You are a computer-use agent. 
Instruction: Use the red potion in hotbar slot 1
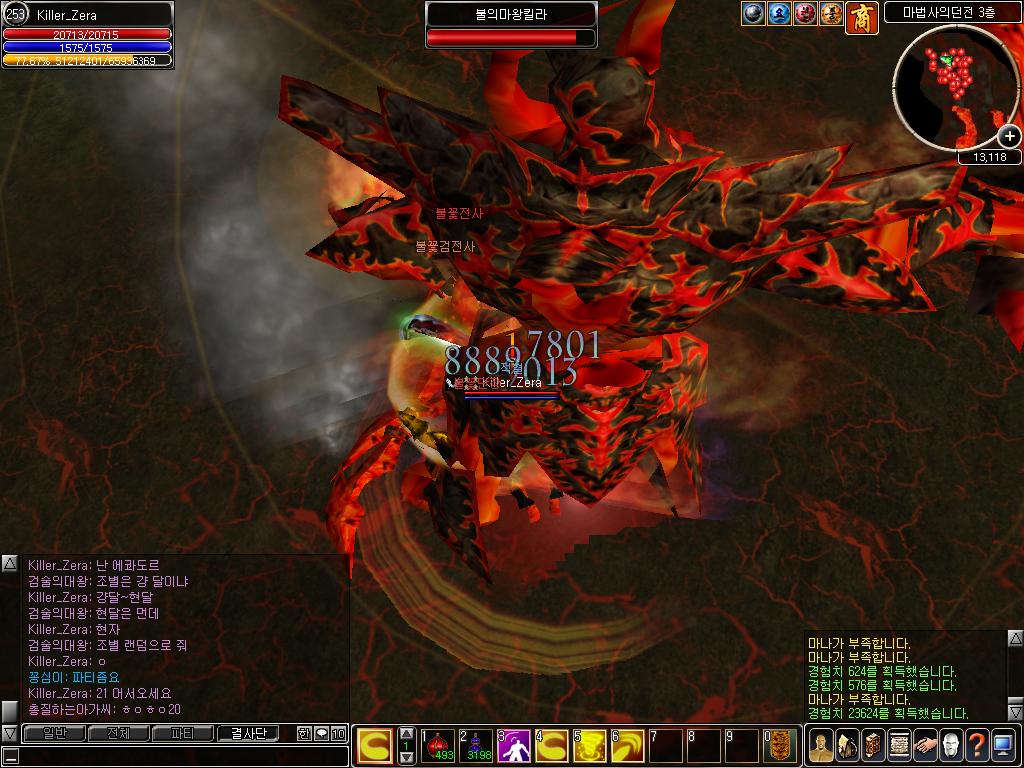tap(438, 745)
